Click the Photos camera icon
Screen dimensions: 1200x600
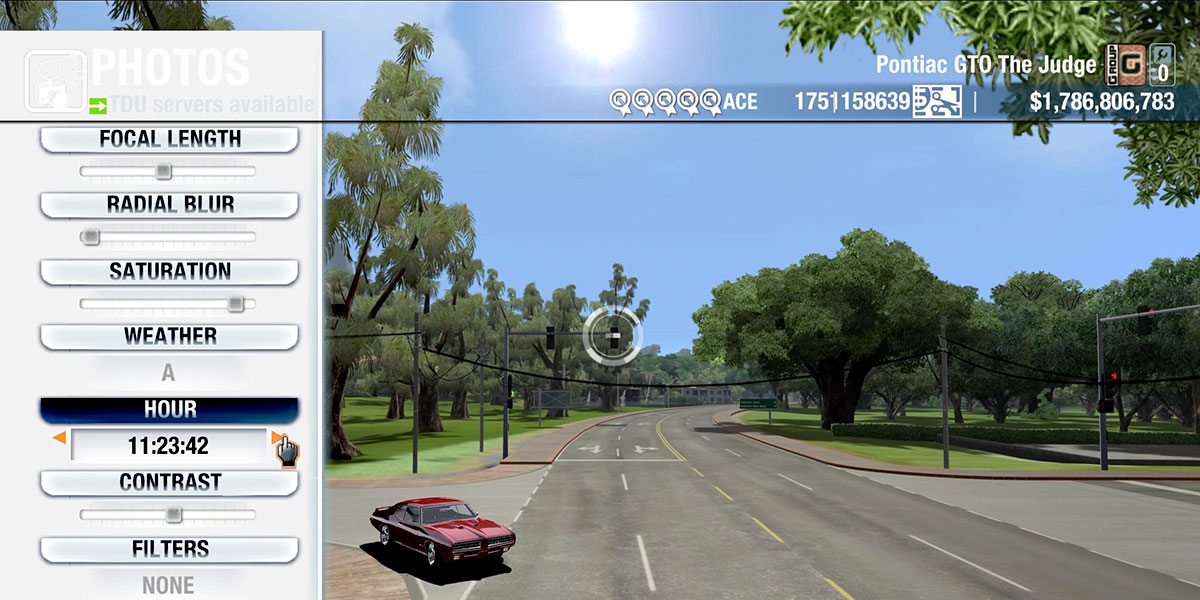[55, 80]
